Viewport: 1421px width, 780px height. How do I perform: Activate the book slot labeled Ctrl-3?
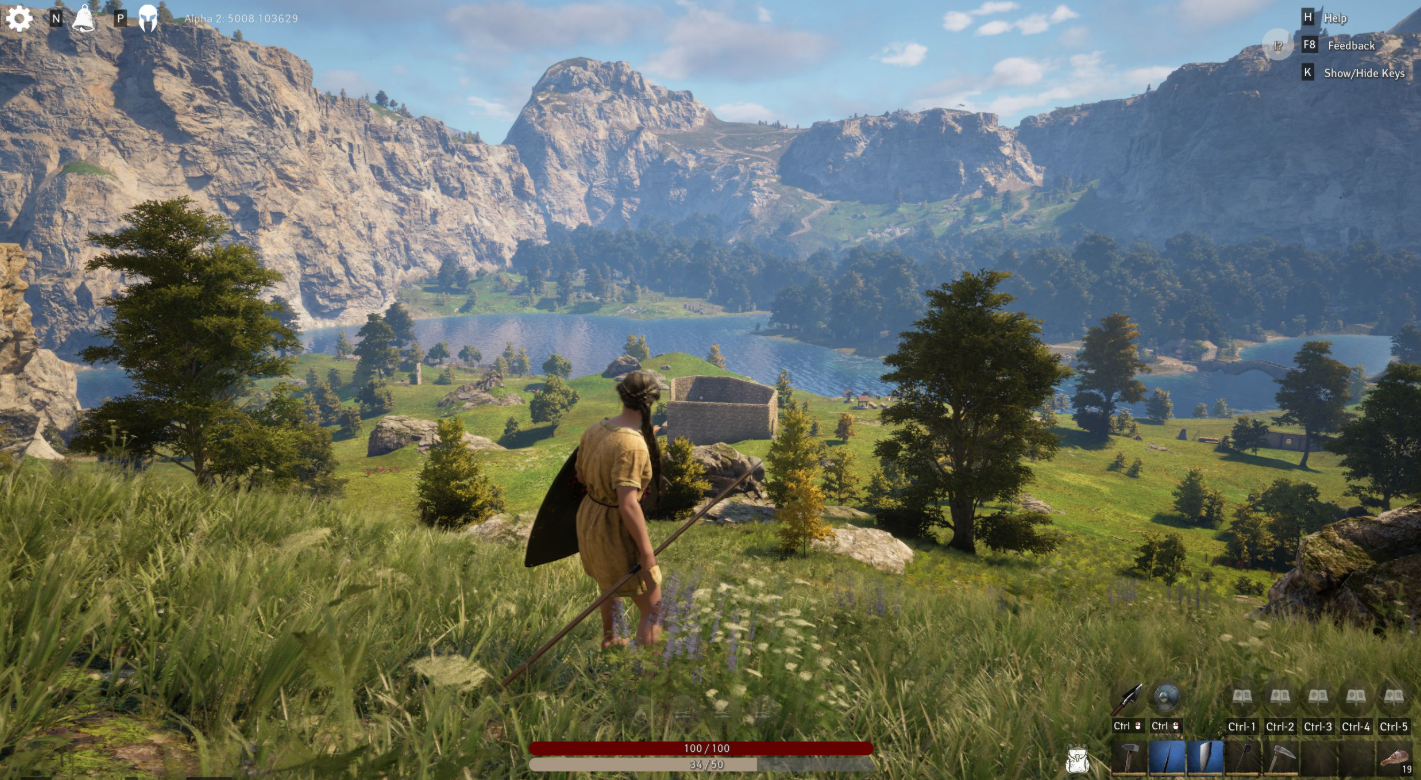point(1318,697)
